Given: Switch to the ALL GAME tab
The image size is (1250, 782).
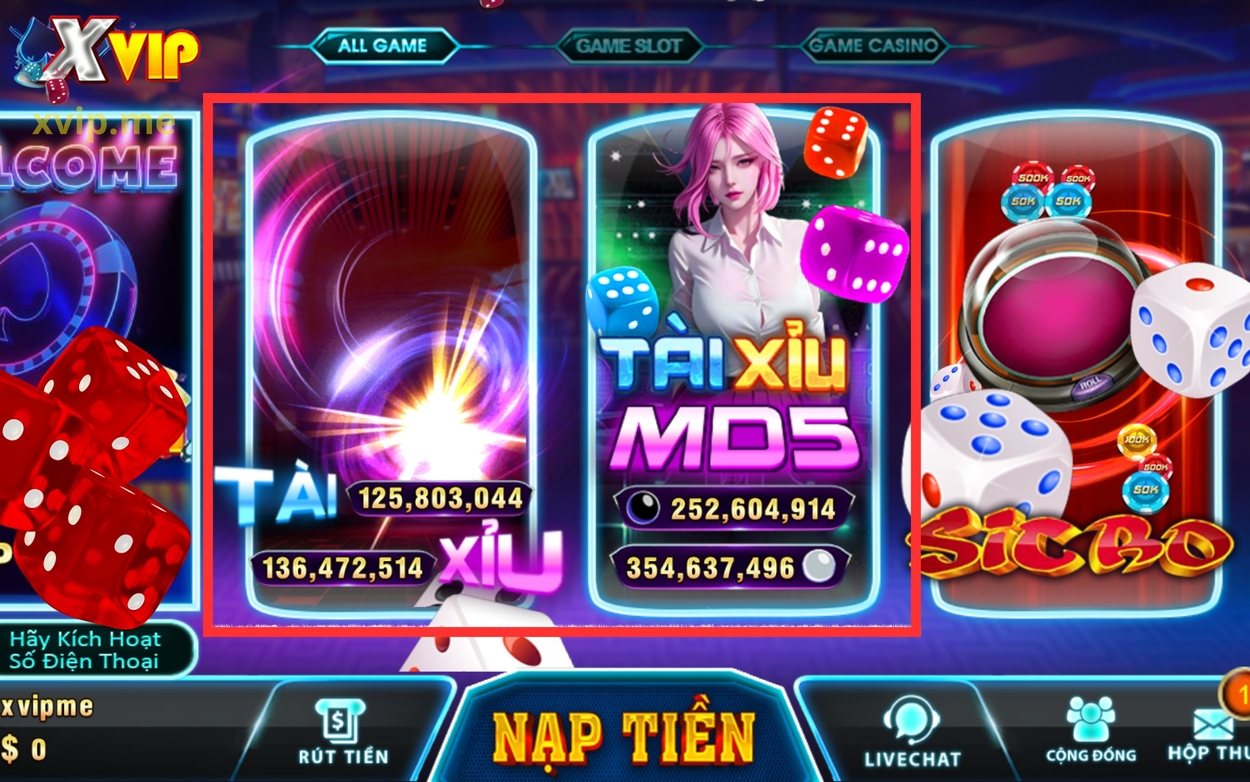Looking at the screenshot, I should tap(382, 46).
